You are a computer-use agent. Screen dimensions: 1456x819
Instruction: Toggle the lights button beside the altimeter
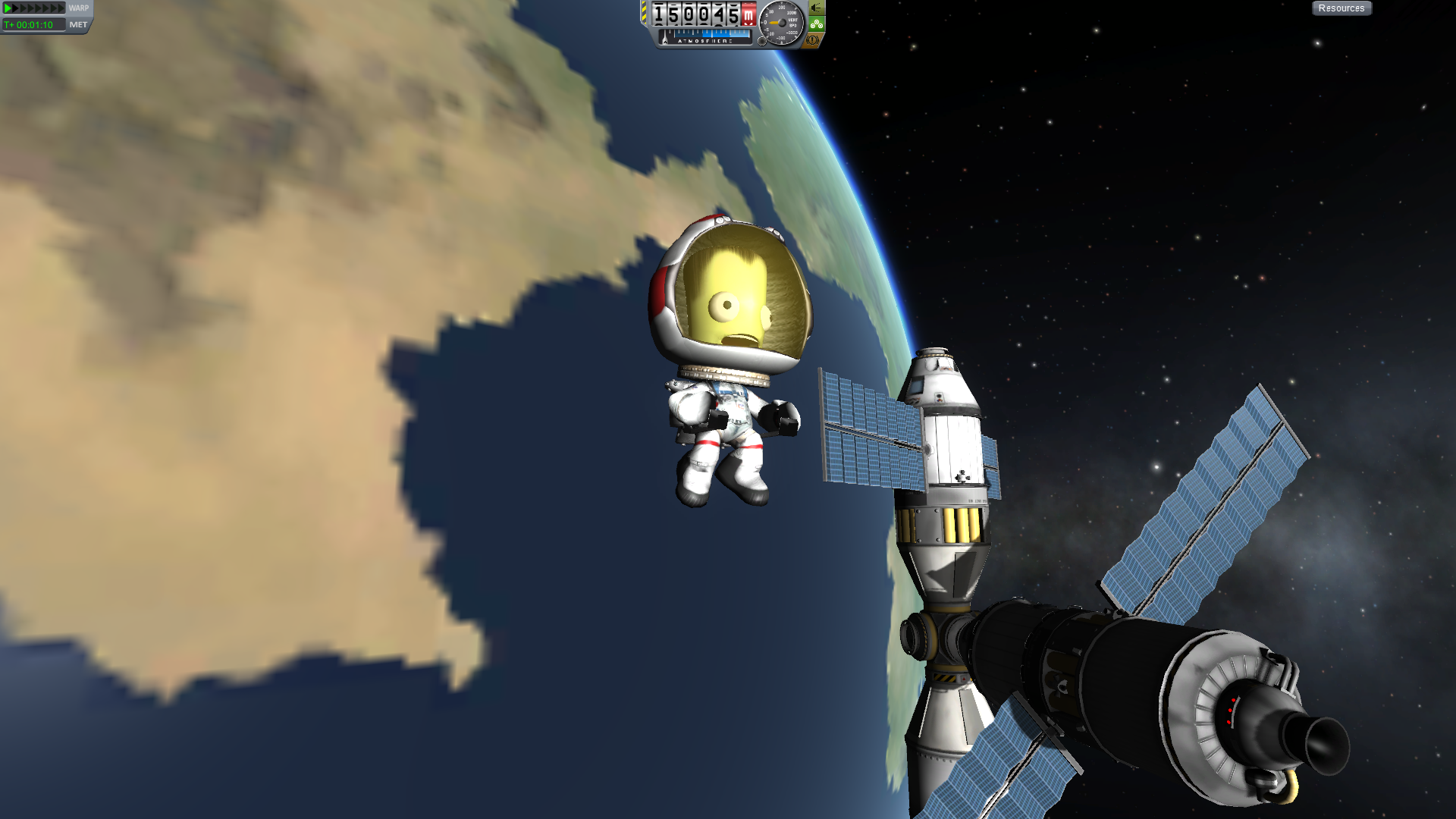(816, 8)
